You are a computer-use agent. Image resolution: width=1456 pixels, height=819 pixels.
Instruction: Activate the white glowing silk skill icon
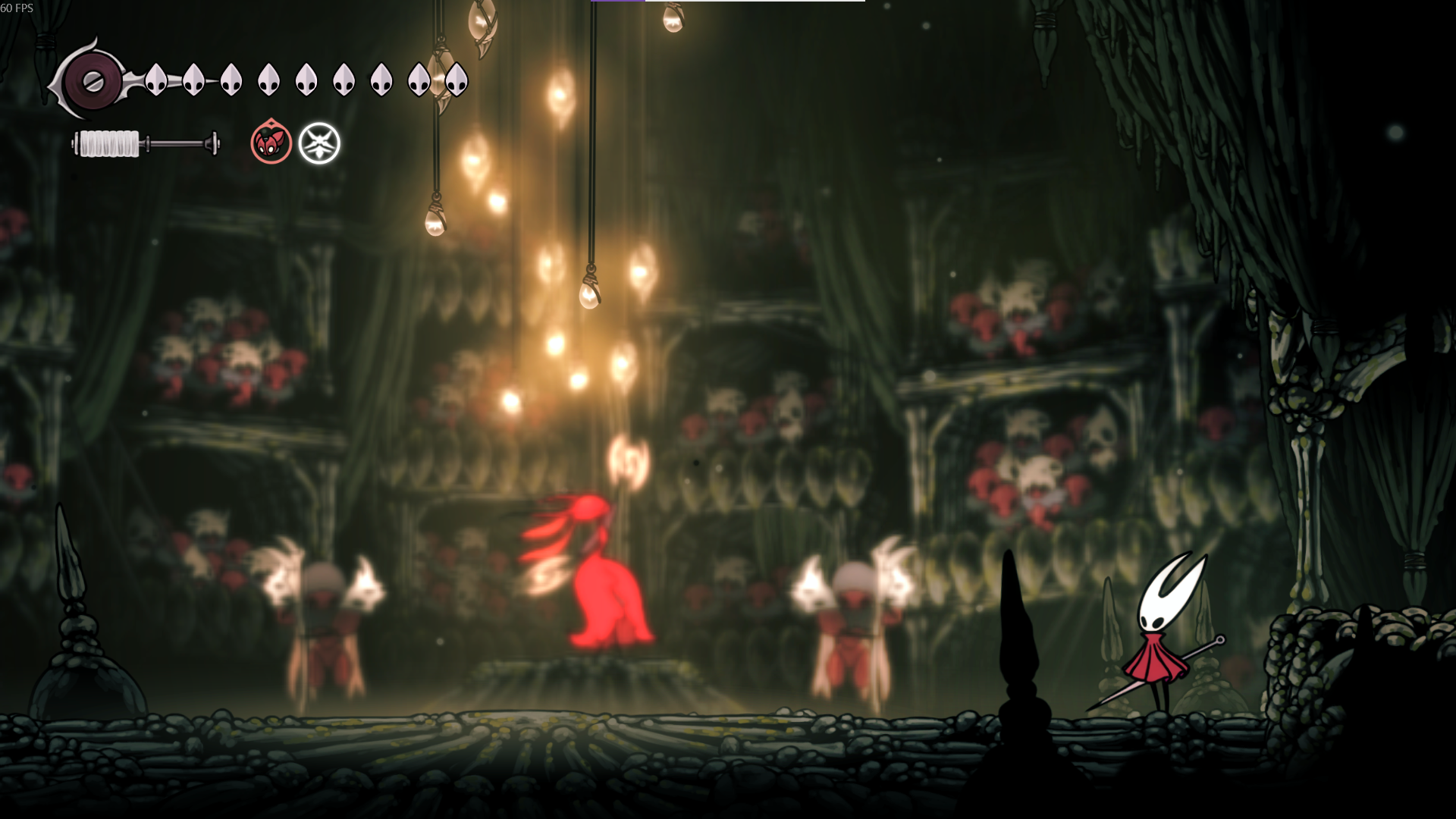pyautogui.click(x=319, y=143)
